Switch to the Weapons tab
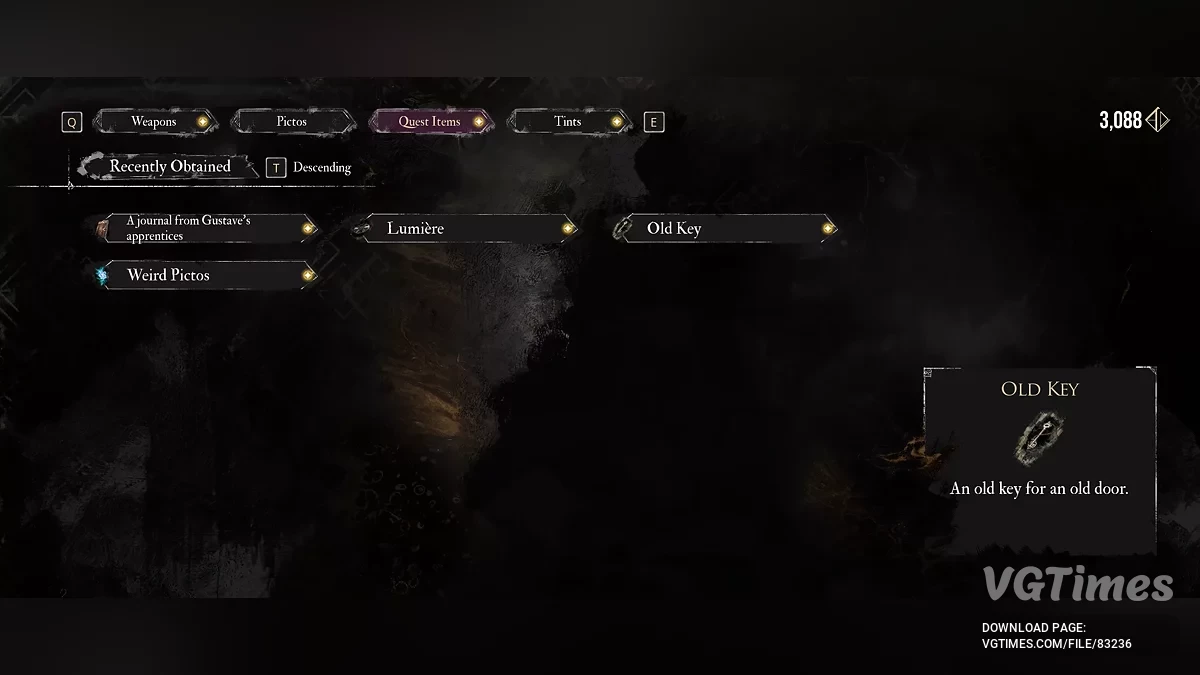Viewport: 1200px width, 675px height. (x=154, y=122)
